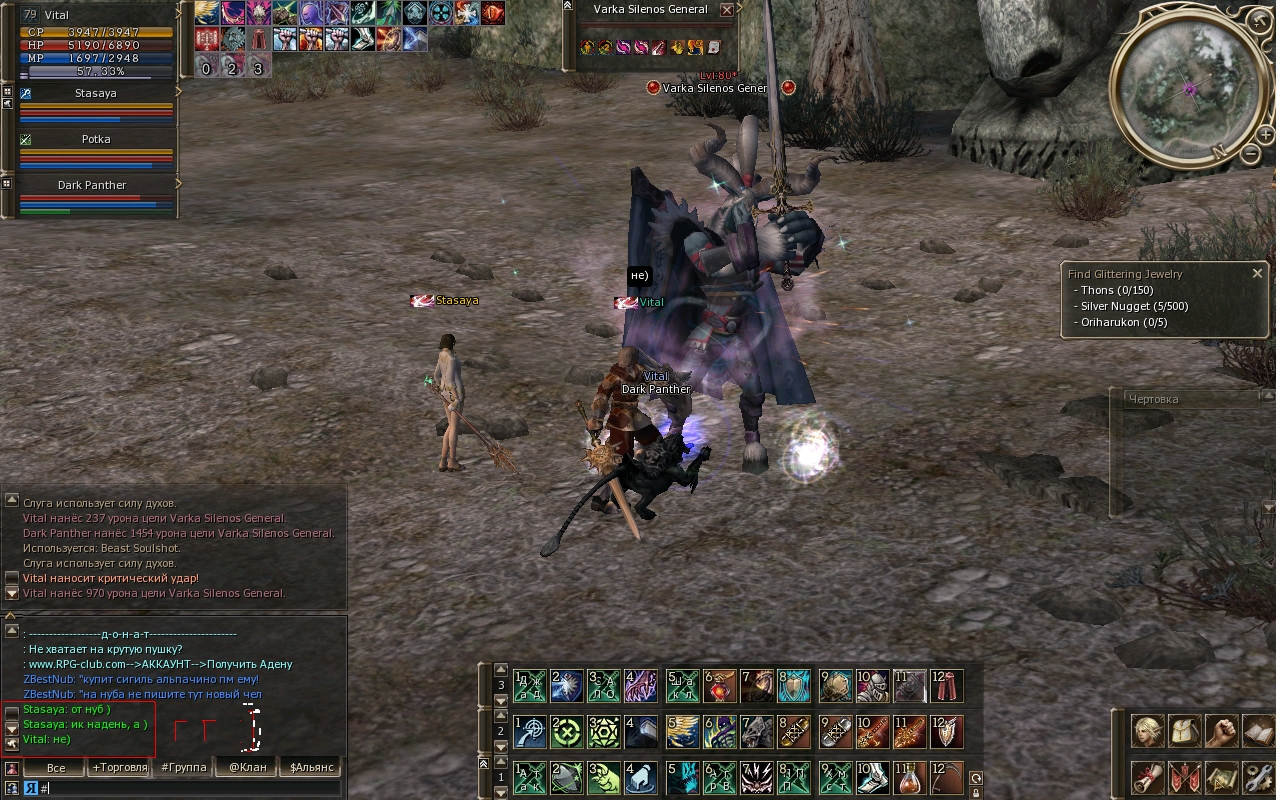
Task: Zoom out the minimap with the minus button
Action: pyautogui.click(x=1251, y=154)
